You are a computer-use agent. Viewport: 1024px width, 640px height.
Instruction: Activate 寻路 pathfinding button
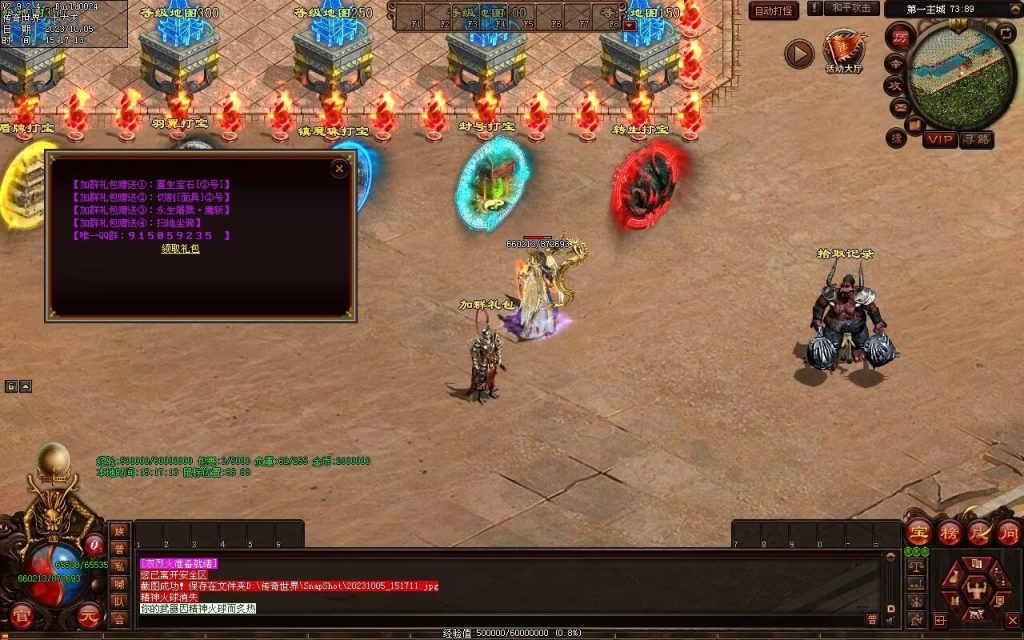click(x=977, y=139)
